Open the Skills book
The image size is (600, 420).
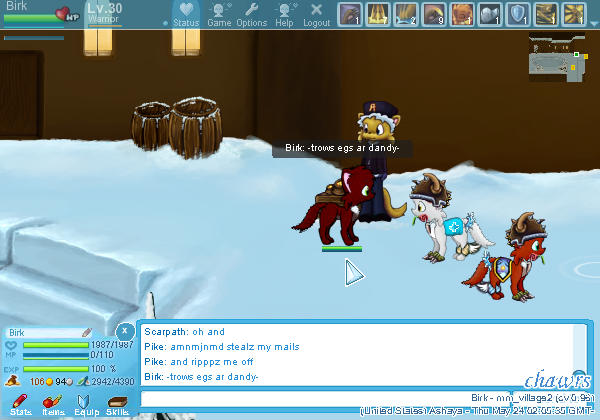pos(117,403)
